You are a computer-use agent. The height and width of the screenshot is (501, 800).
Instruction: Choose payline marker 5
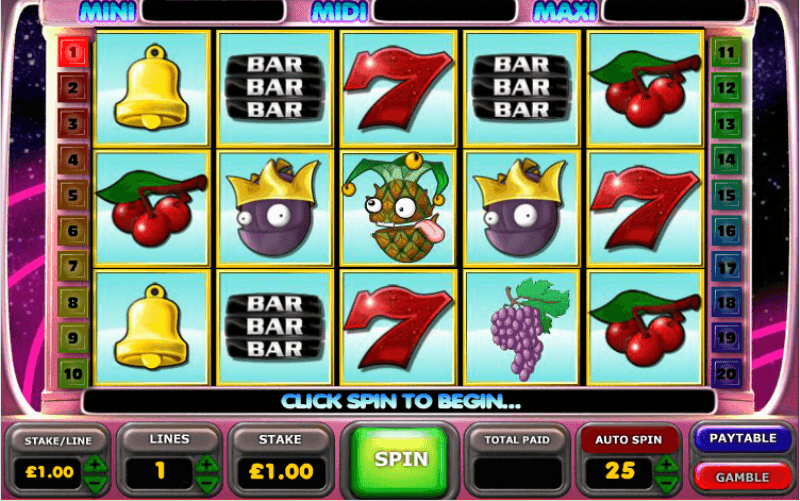(73, 195)
